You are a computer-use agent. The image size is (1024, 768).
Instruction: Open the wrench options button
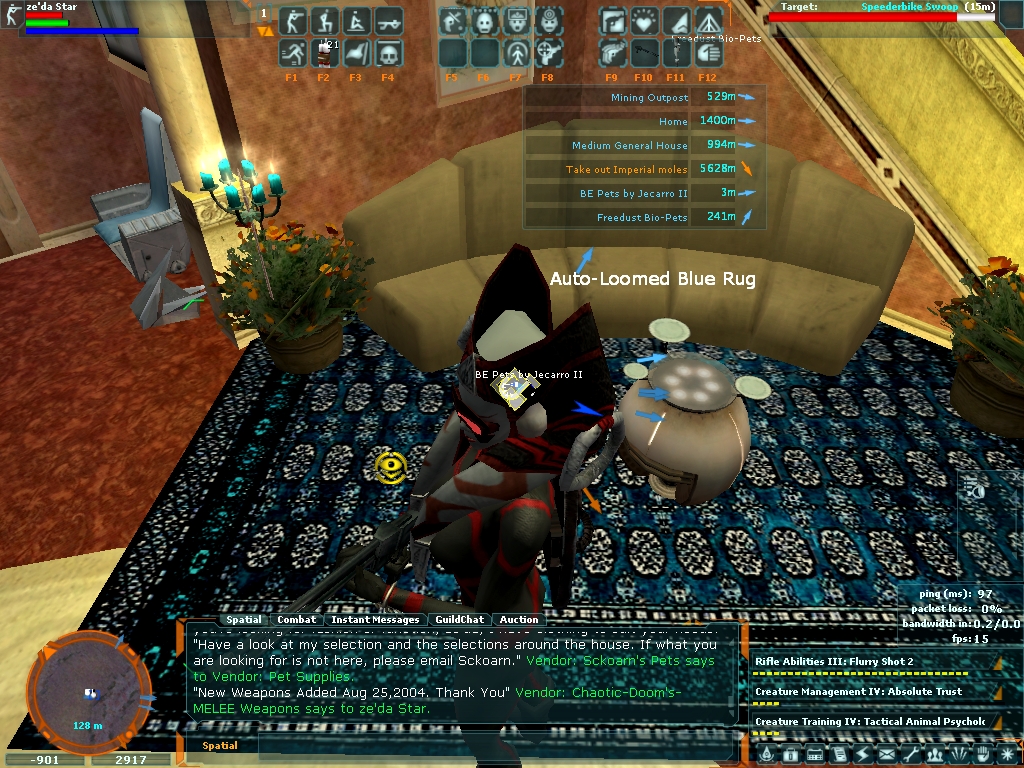(x=910, y=754)
